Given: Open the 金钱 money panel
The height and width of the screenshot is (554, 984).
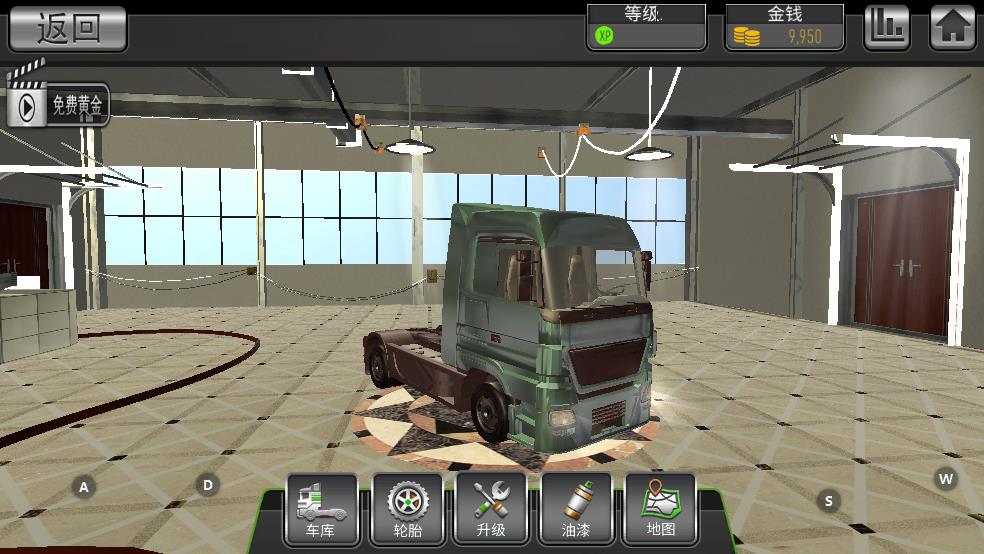Looking at the screenshot, I should pos(784,27).
